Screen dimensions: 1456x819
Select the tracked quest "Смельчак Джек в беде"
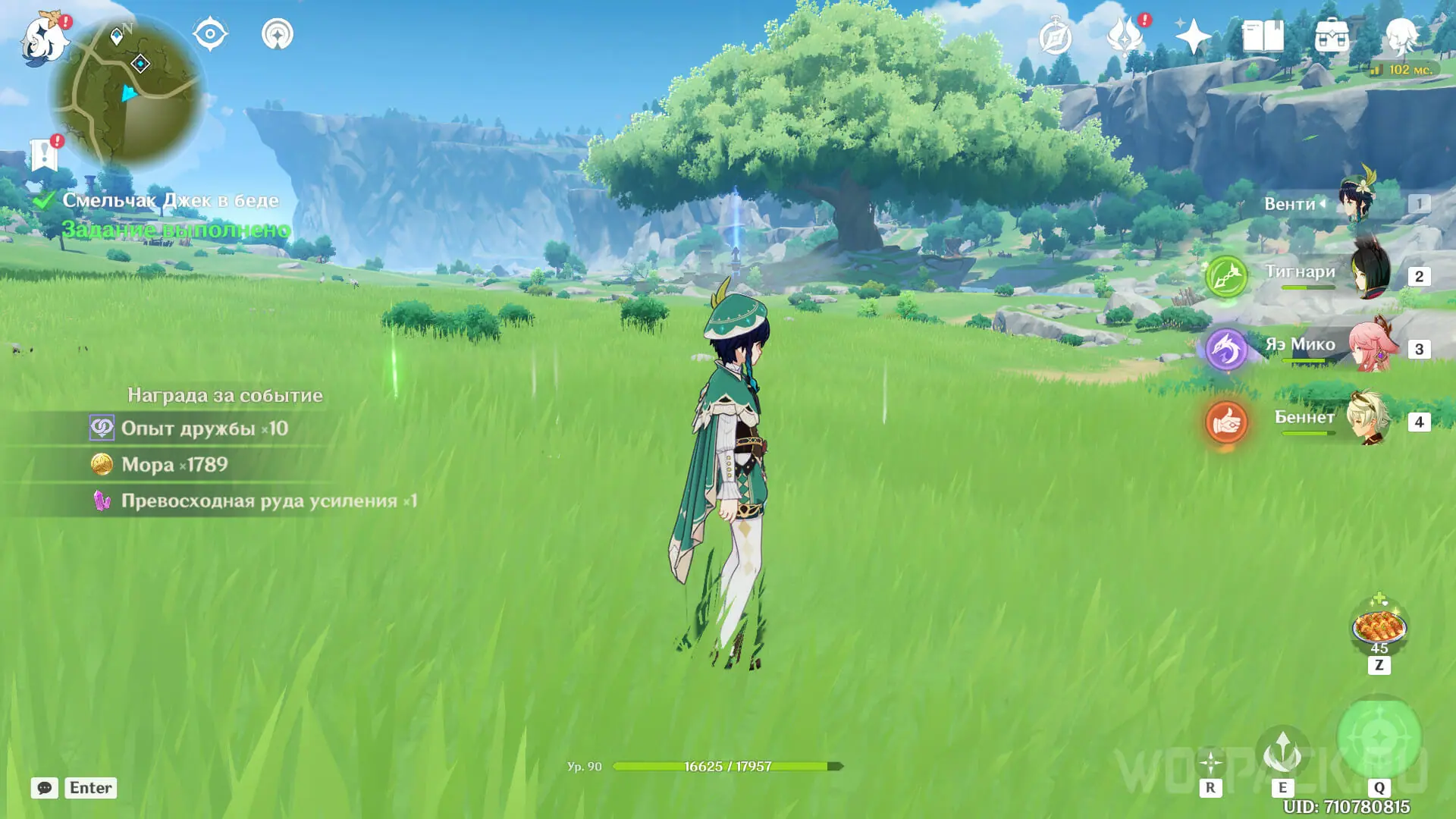(170, 200)
